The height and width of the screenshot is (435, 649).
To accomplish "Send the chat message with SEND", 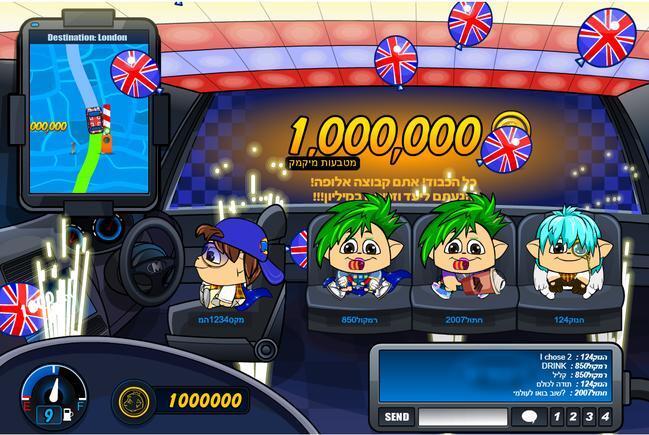I will pyautogui.click(x=397, y=416).
